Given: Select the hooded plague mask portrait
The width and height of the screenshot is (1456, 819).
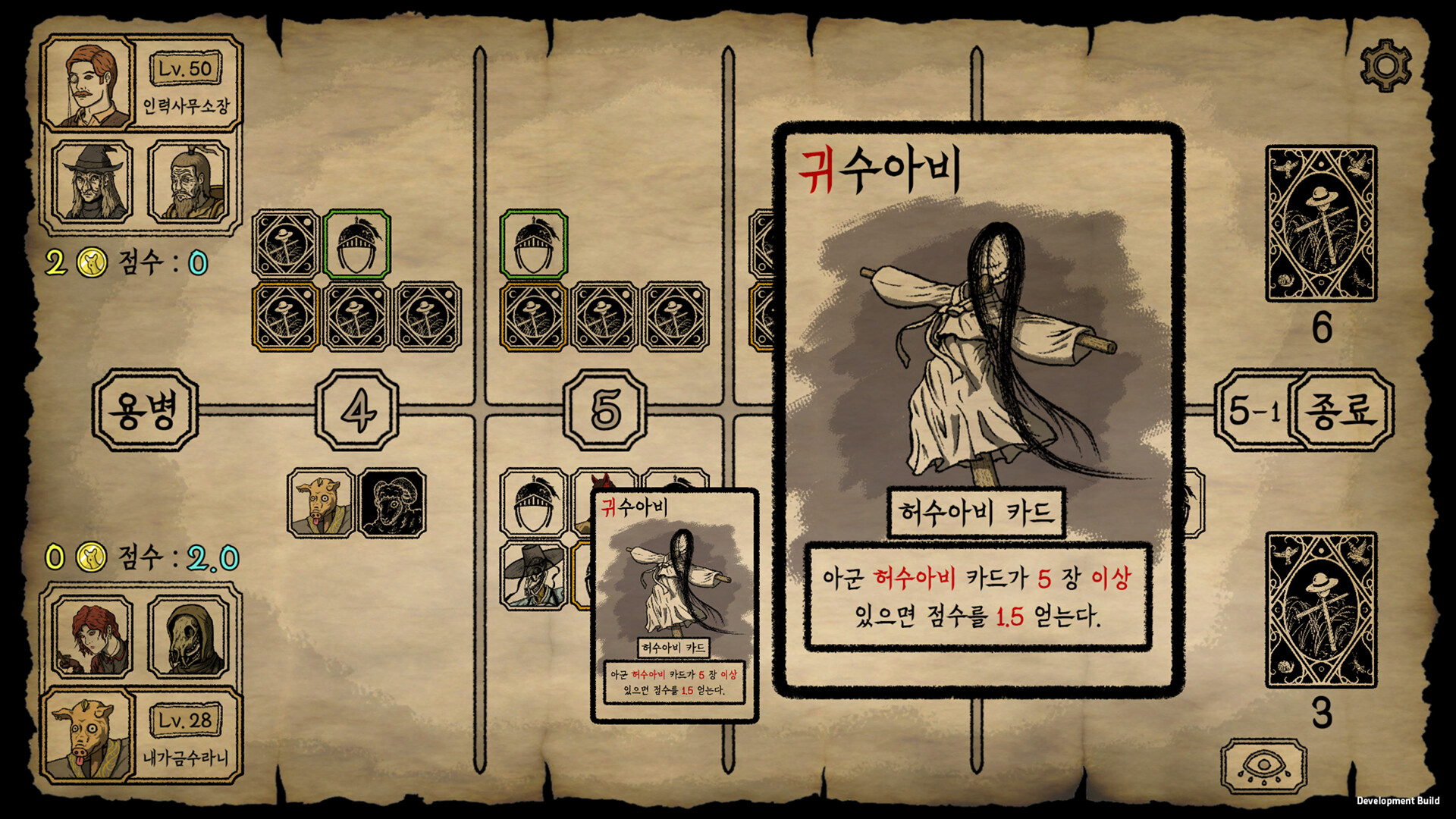Looking at the screenshot, I should tap(188, 635).
